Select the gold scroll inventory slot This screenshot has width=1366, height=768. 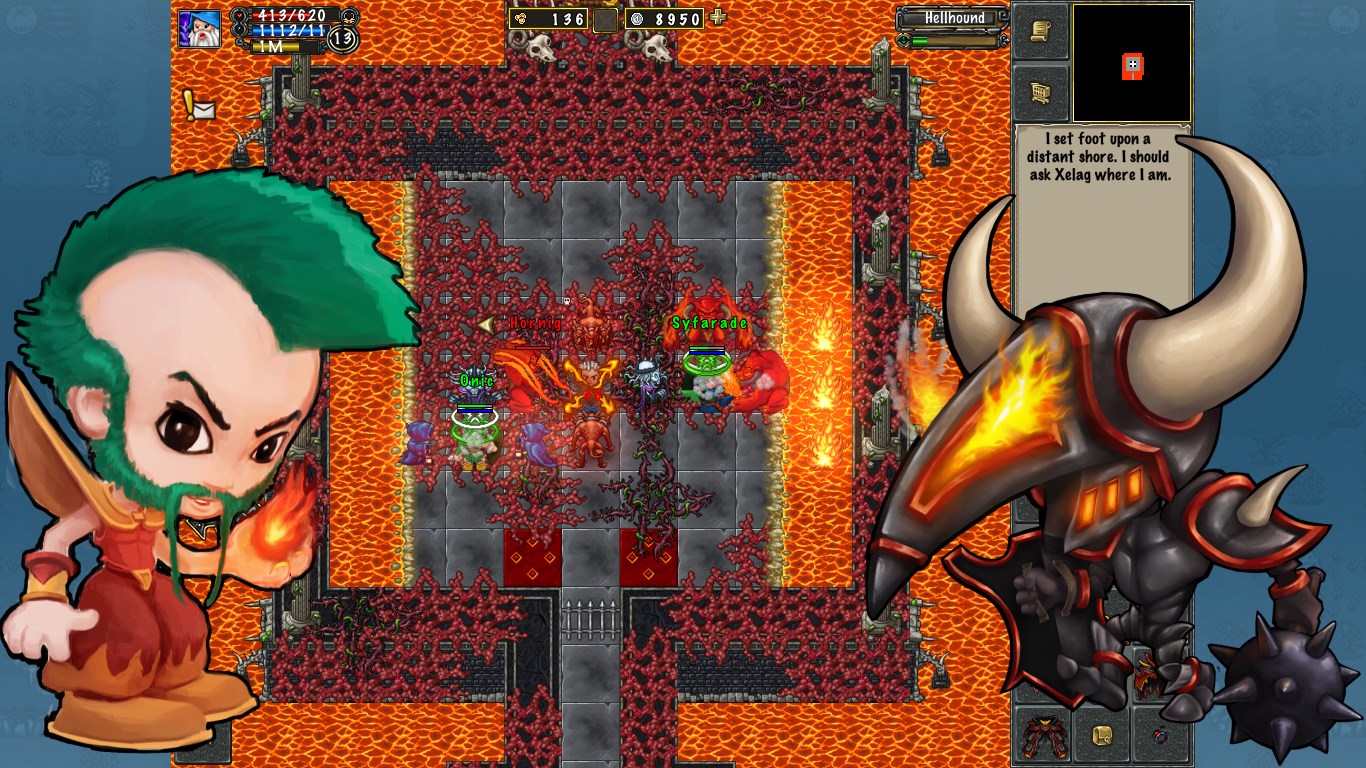(x=1103, y=736)
